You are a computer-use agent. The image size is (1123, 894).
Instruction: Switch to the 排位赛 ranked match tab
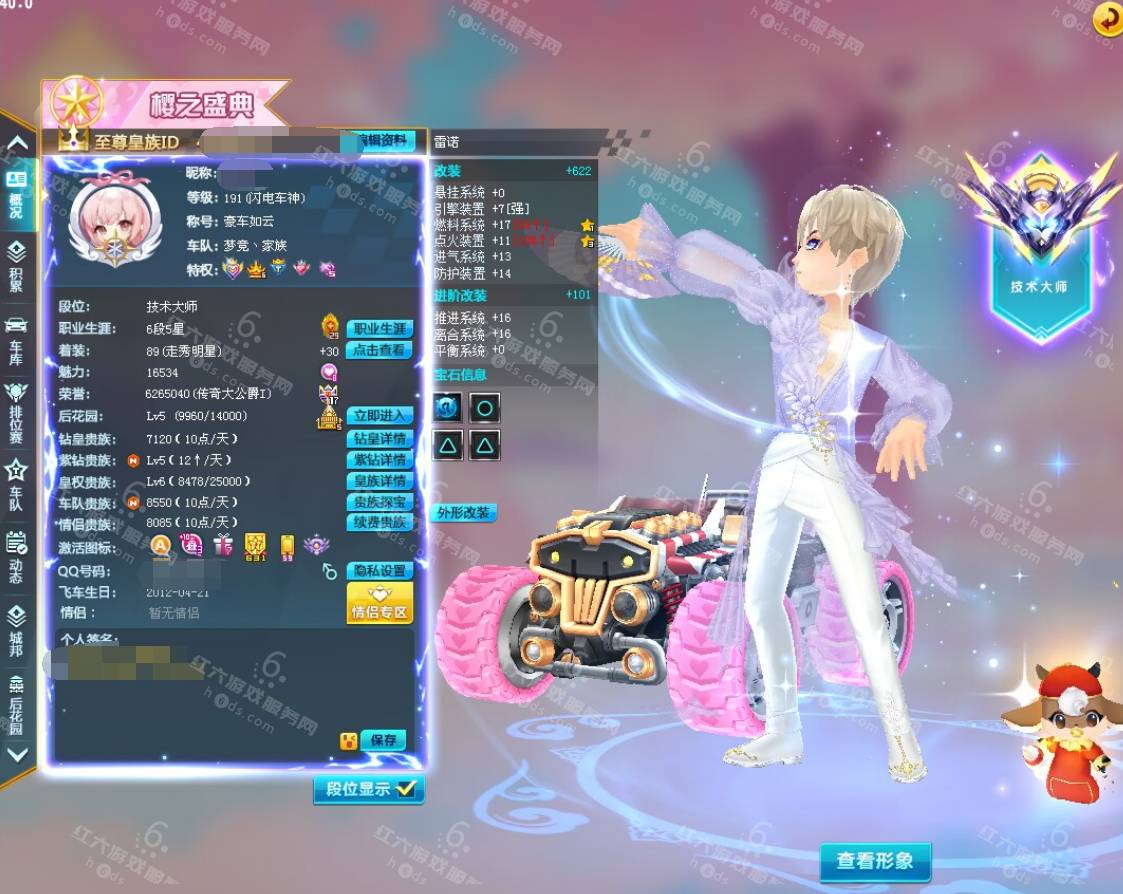point(16,412)
